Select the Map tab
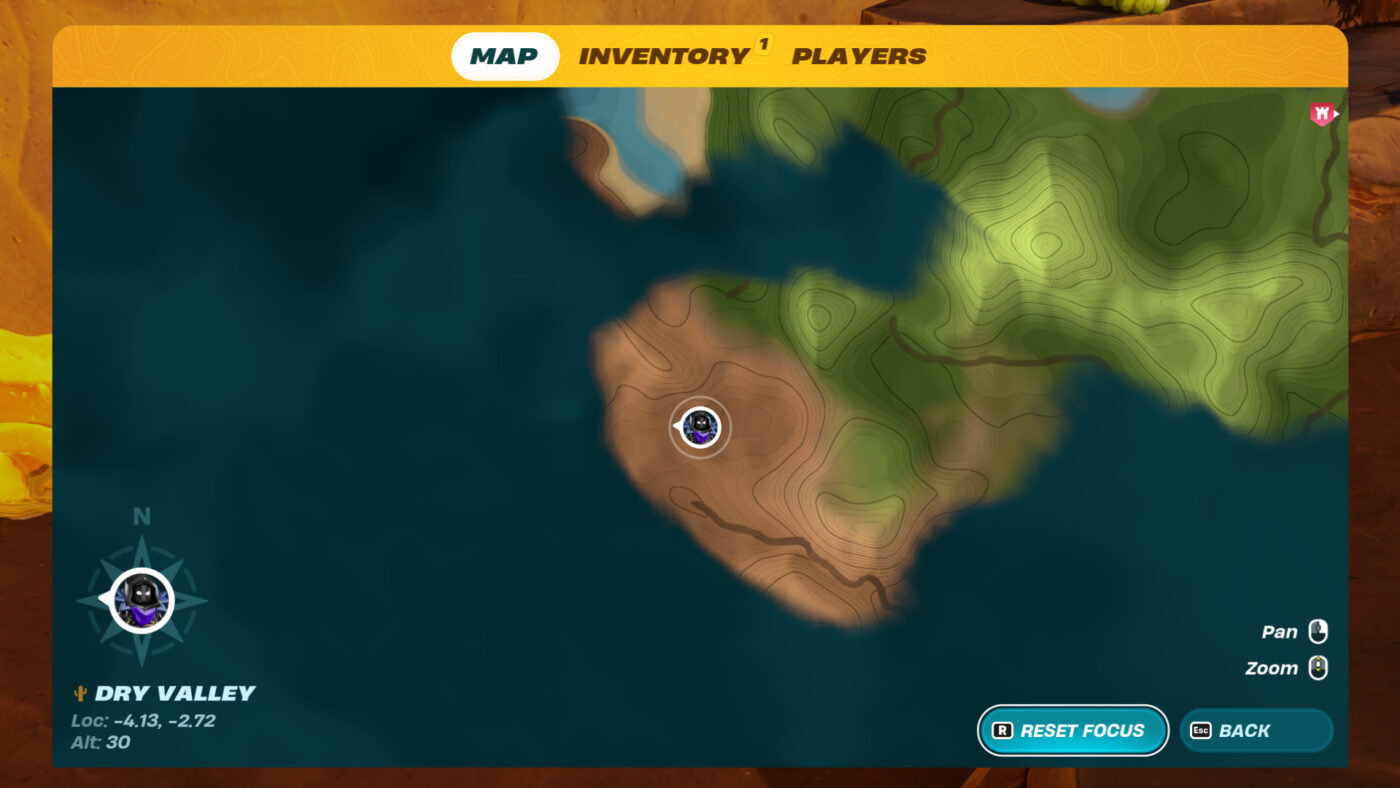Image resolution: width=1400 pixels, height=788 pixels. click(504, 56)
